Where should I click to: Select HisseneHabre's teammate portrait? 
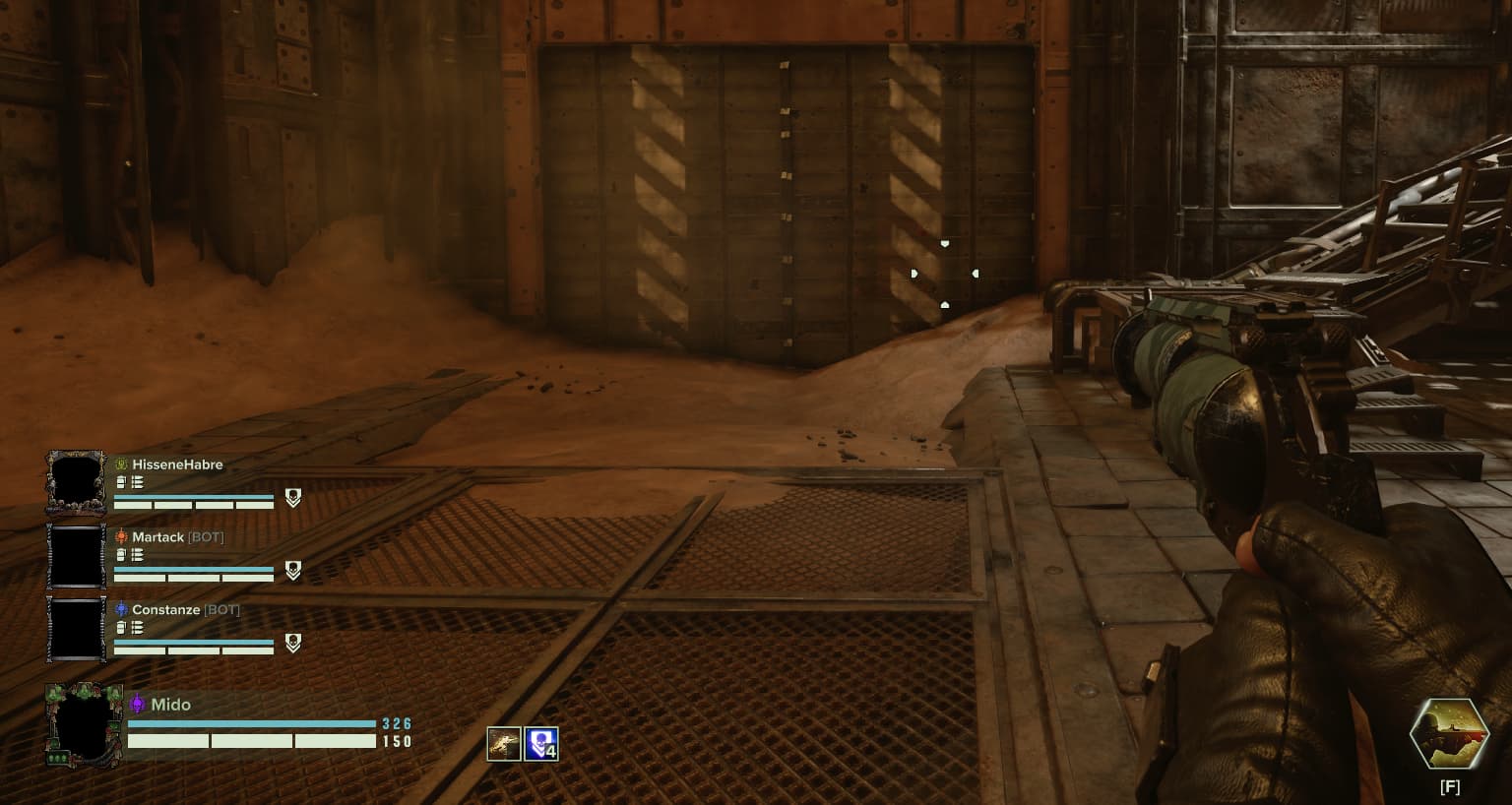point(76,482)
